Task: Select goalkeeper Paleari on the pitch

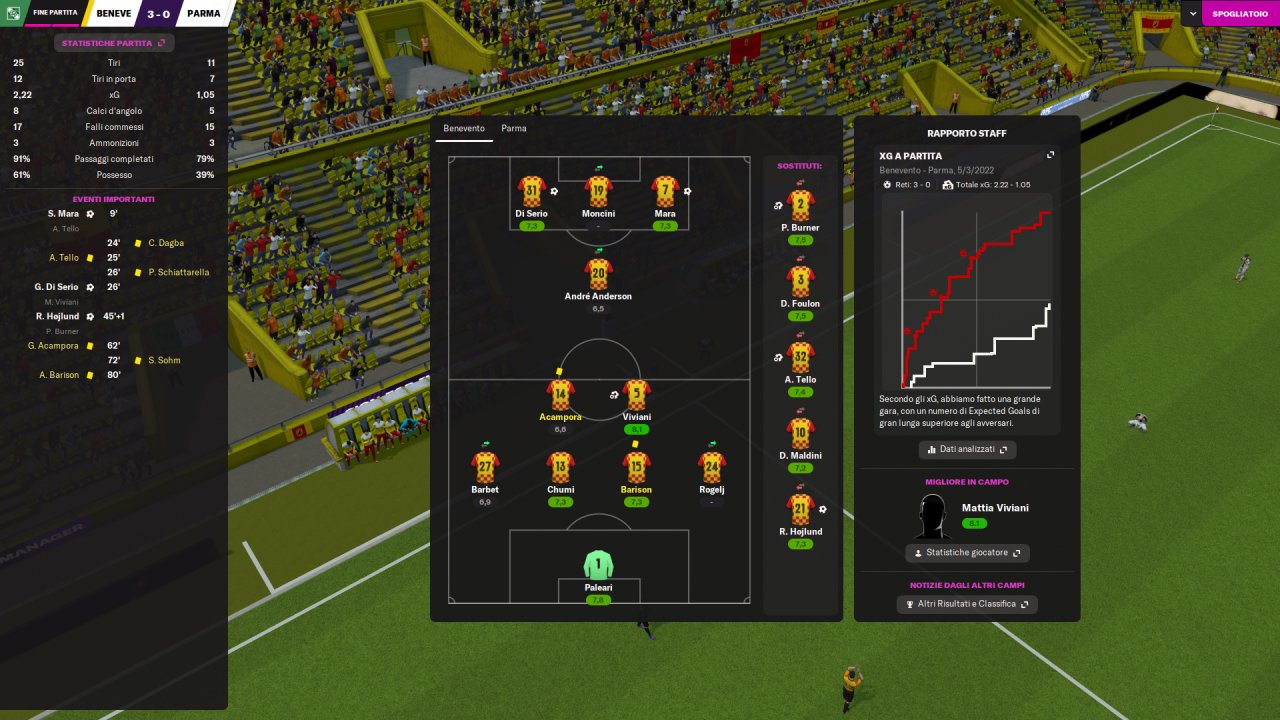Action: click(598, 566)
